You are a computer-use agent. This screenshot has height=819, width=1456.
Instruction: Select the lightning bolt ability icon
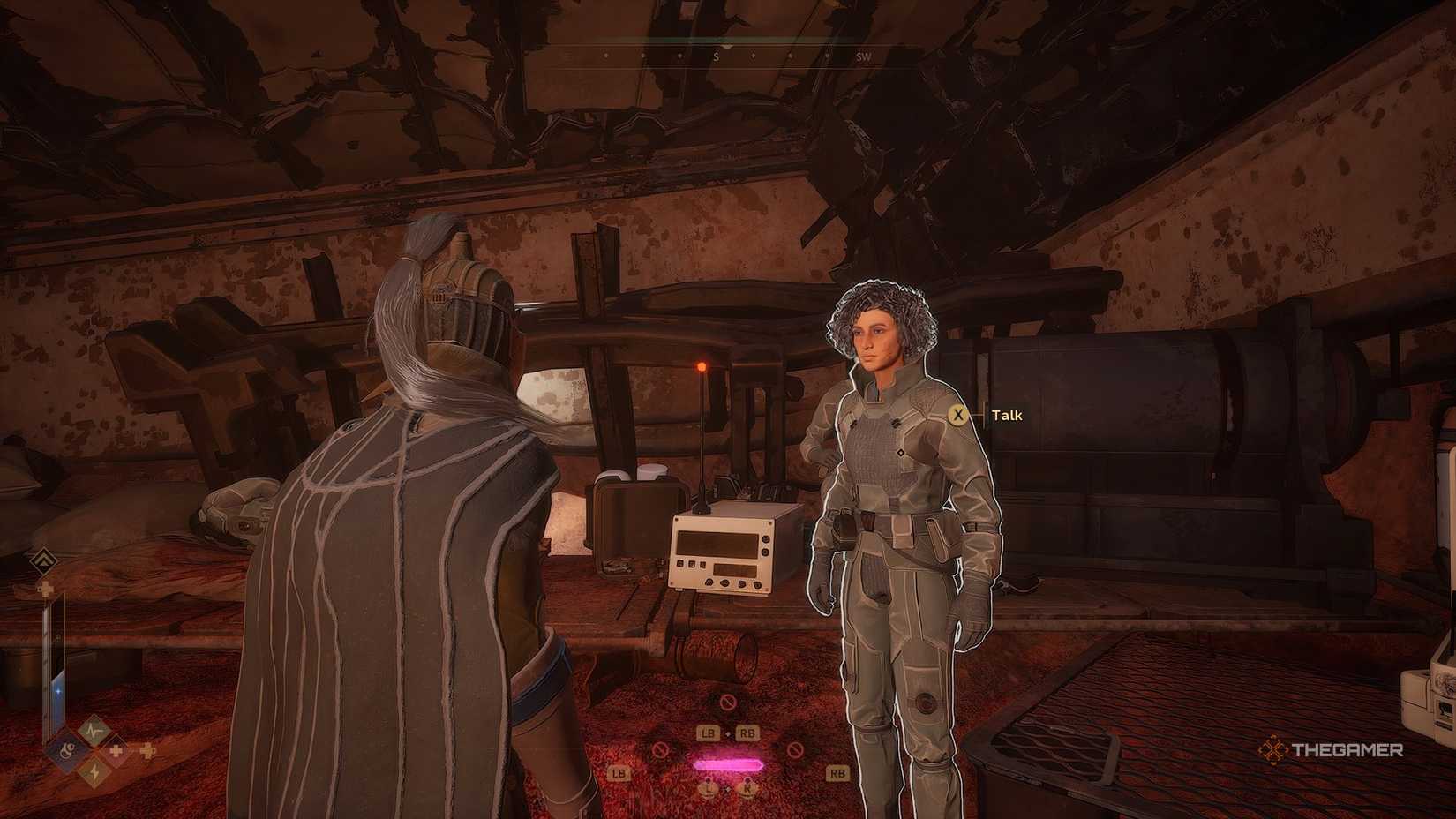95,771
